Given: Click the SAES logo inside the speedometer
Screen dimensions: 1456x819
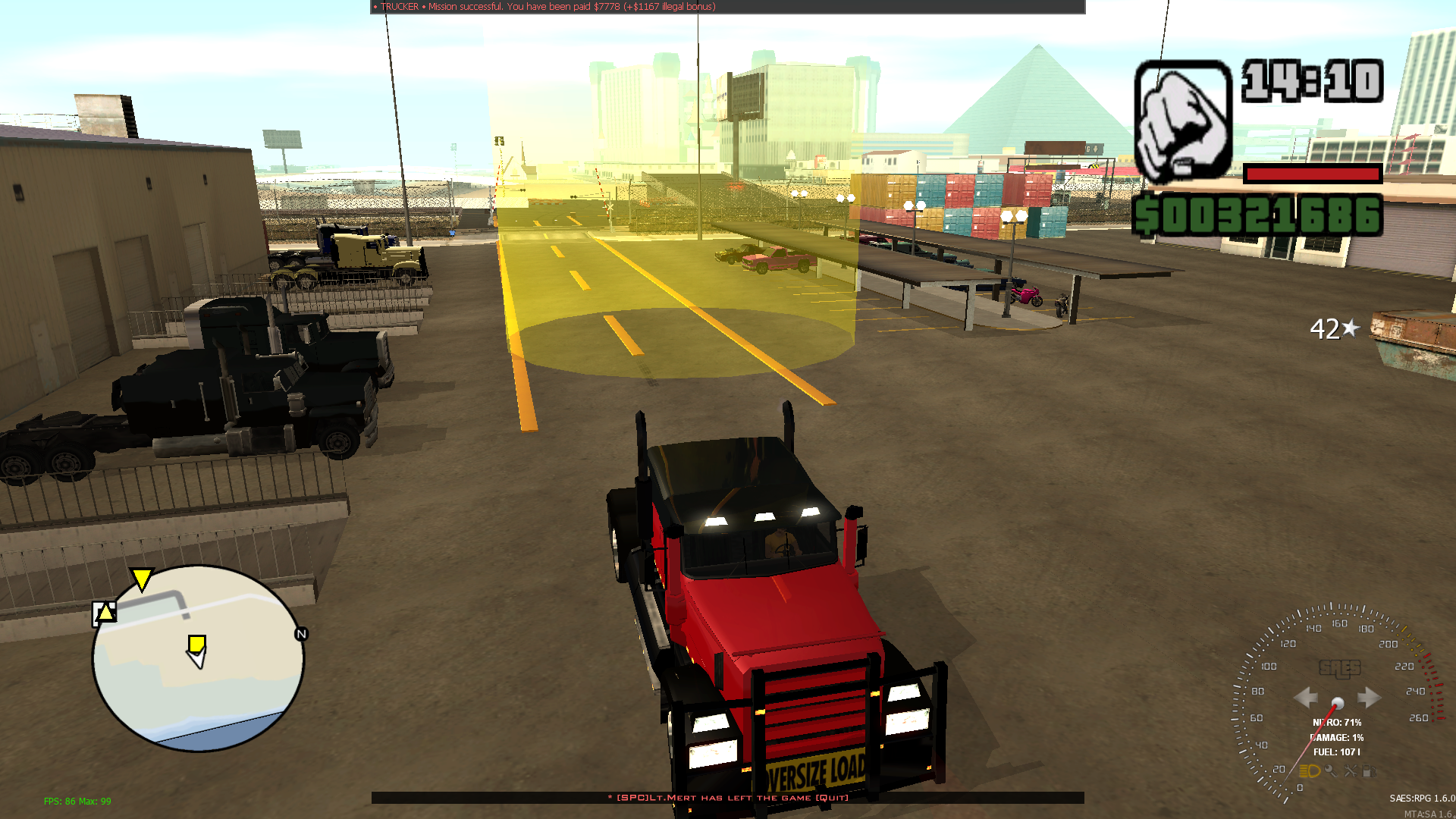Looking at the screenshot, I should 1339,669.
